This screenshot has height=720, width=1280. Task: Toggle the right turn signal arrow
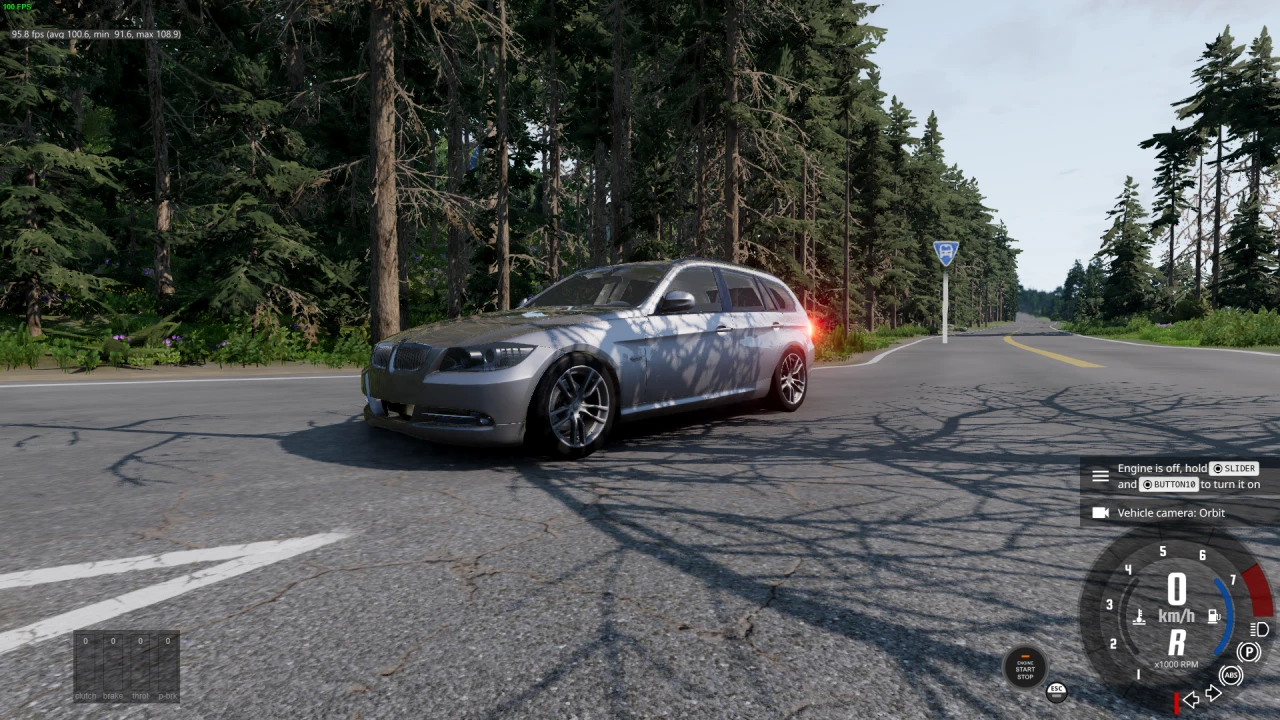tap(1214, 691)
